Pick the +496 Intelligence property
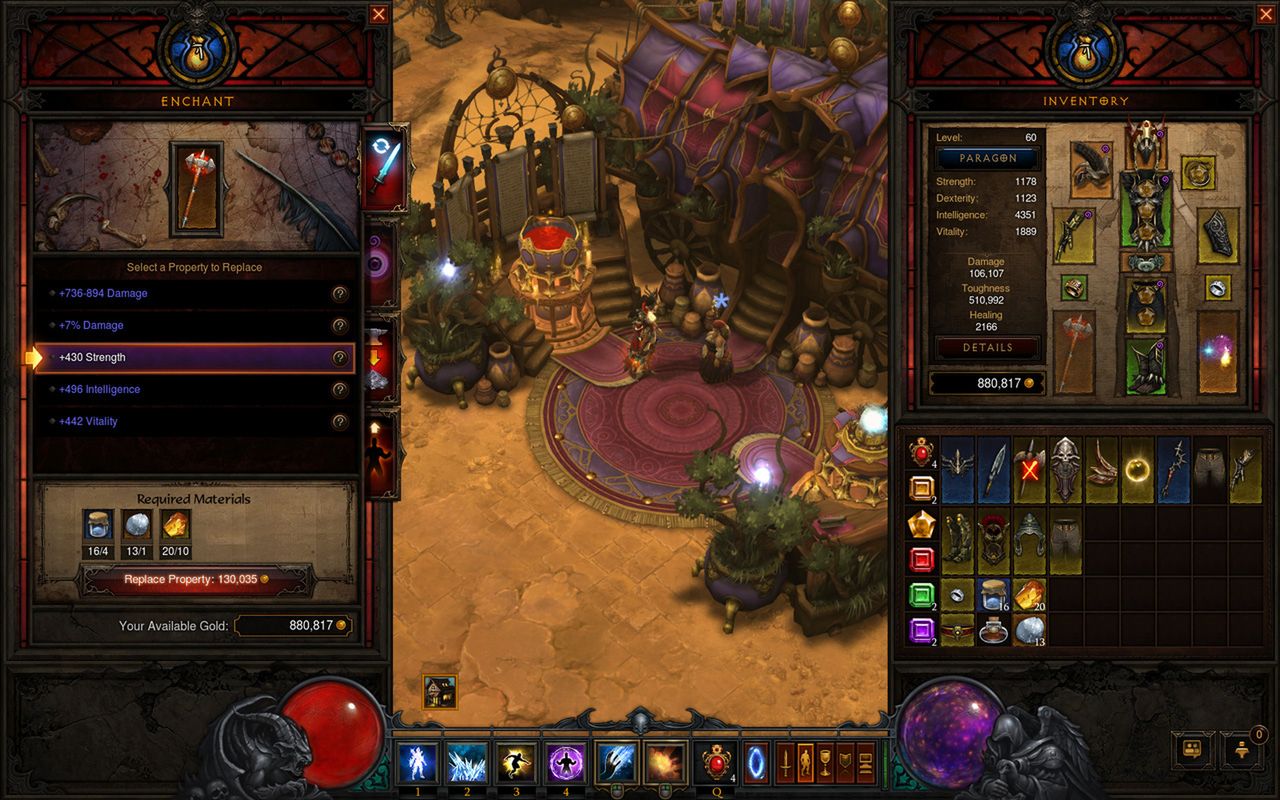 pos(195,390)
